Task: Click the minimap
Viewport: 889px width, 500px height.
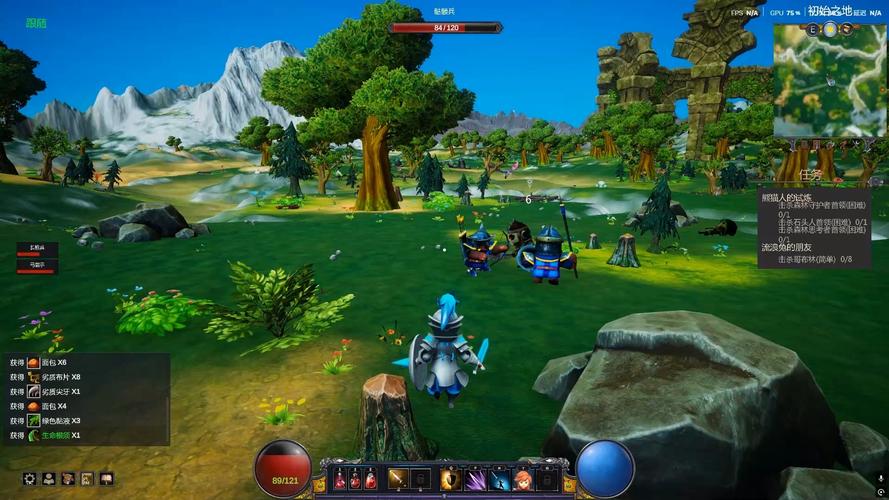Action: click(x=829, y=80)
